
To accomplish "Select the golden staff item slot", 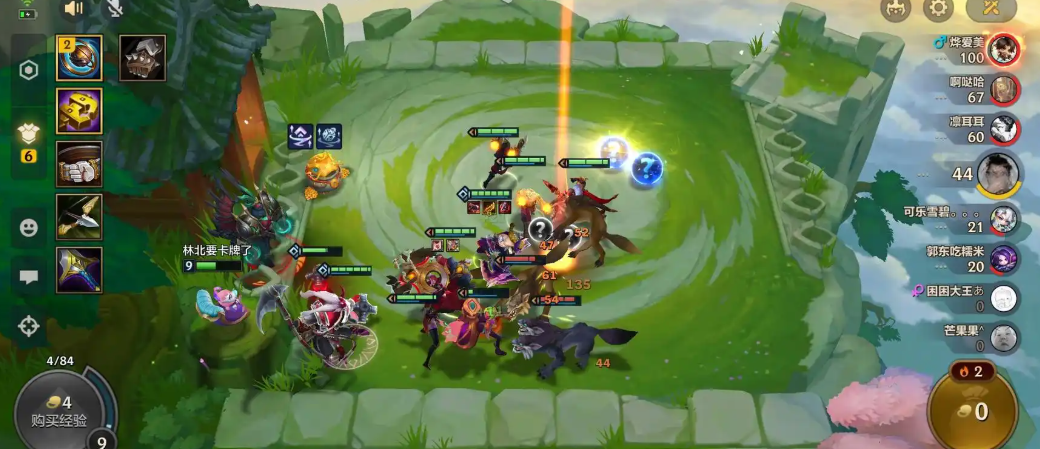I will click(79, 269).
